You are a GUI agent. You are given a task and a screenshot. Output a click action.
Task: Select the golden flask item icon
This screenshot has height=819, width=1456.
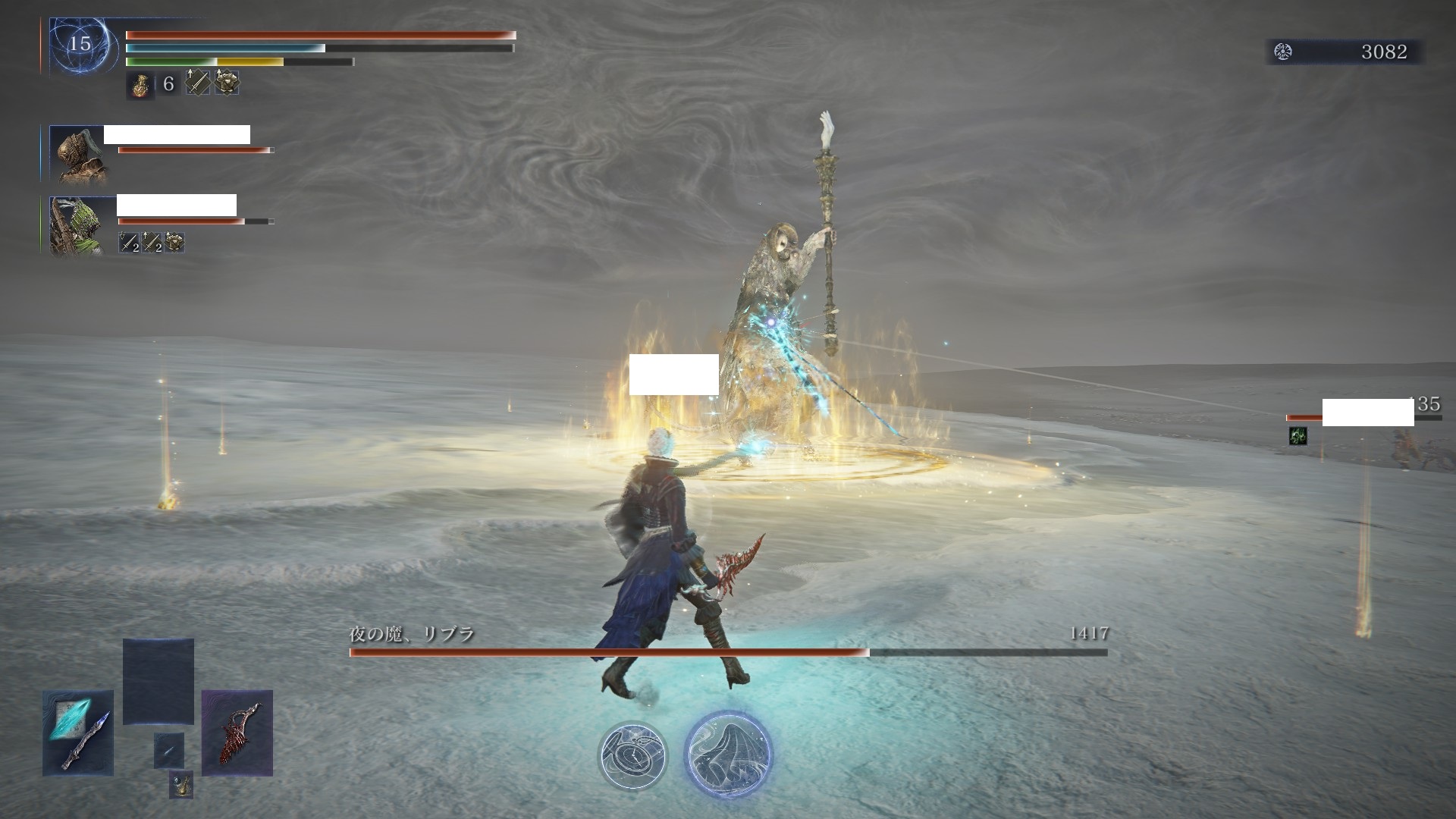pyautogui.click(x=140, y=84)
